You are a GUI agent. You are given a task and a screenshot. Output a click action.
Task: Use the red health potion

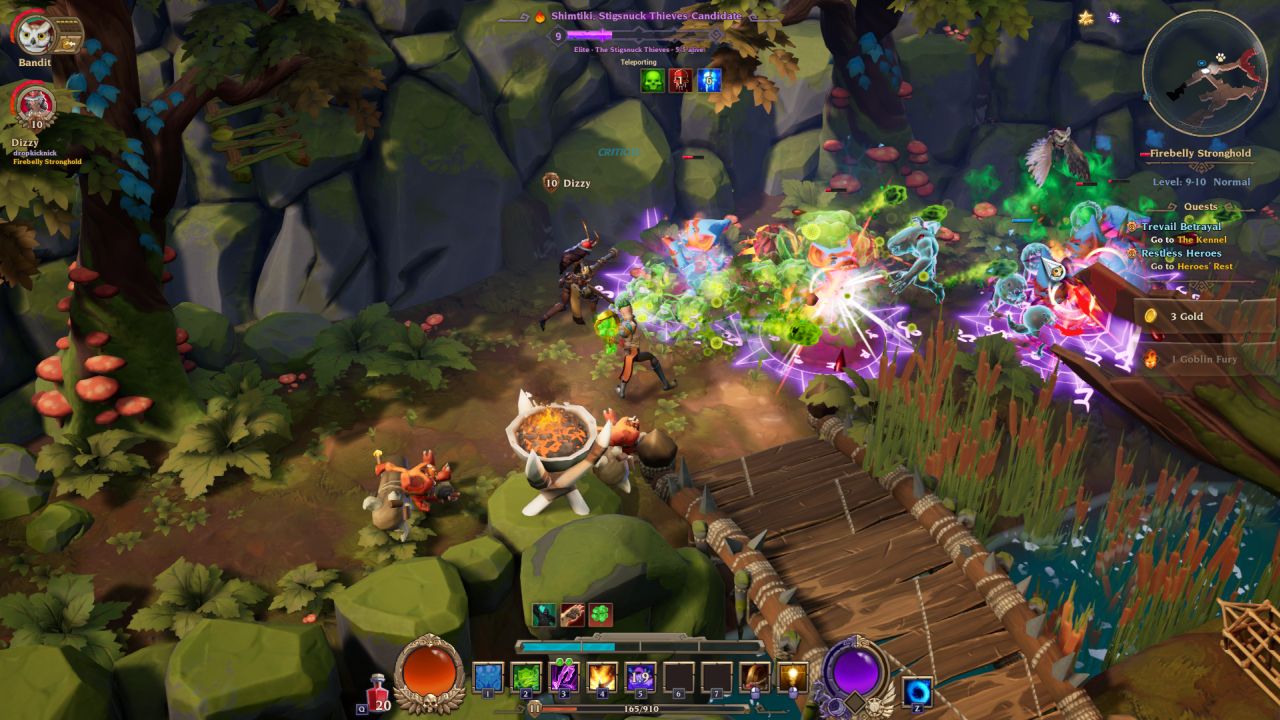click(x=378, y=689)
